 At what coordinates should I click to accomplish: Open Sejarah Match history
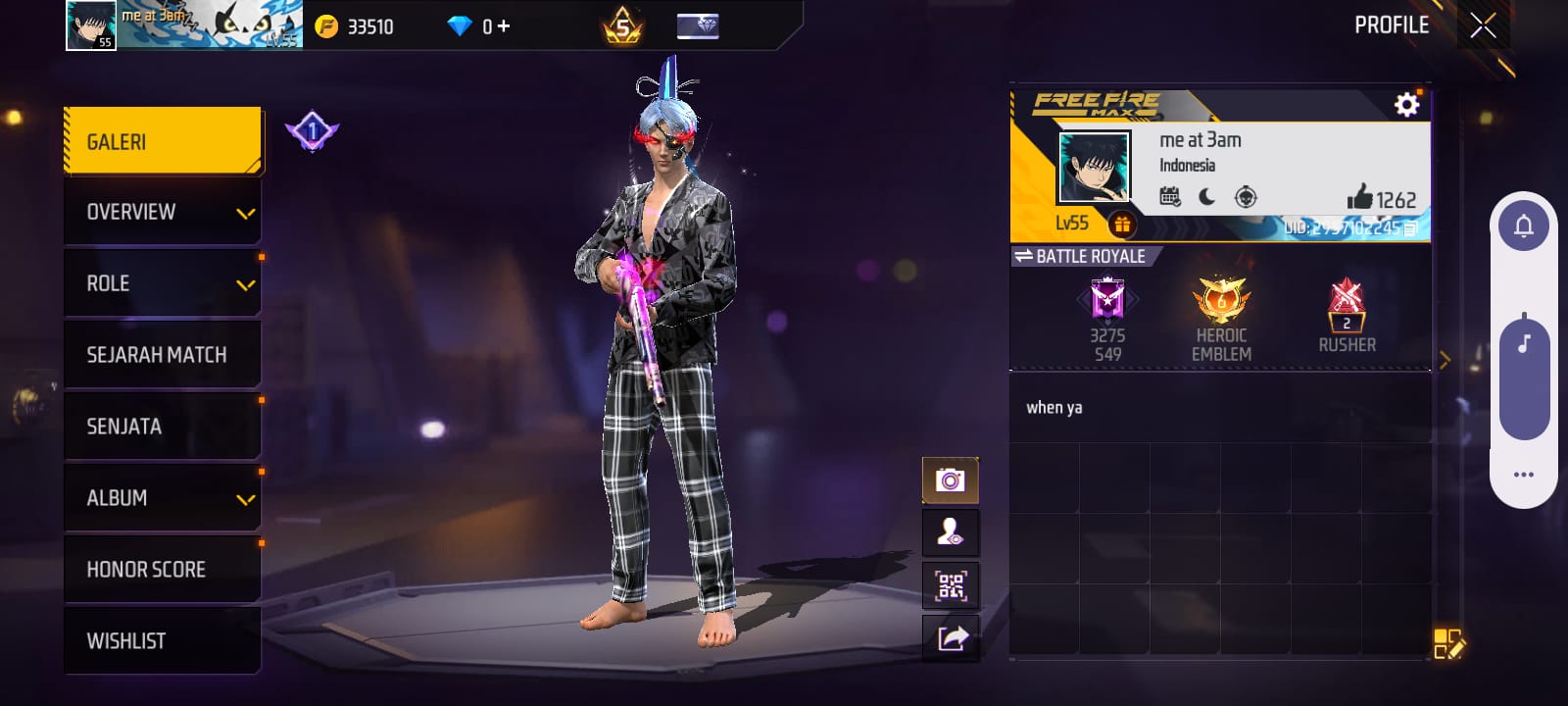click(163, 355)
